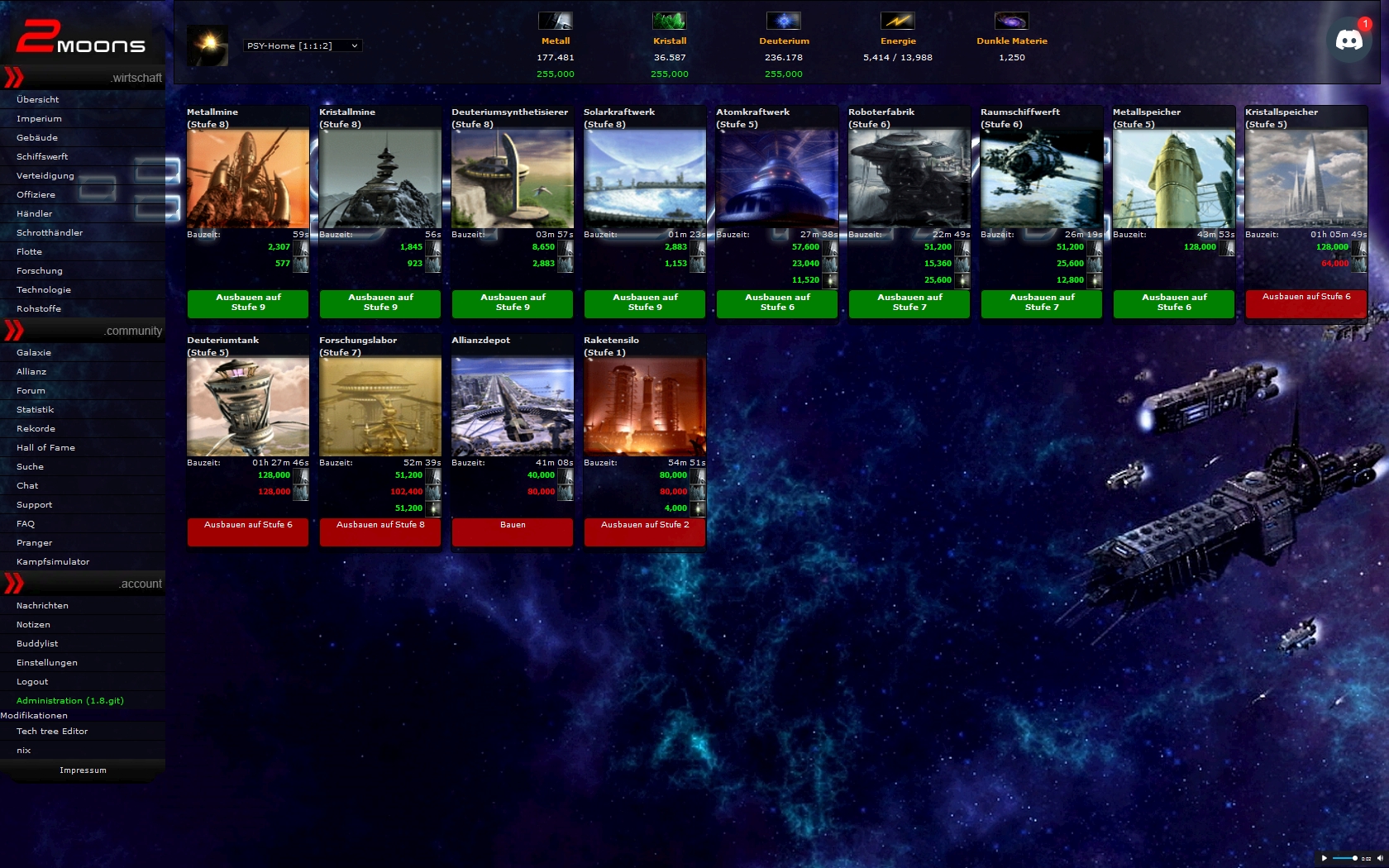Open the Übersicht overview page
This screenshot has width=1389, height=868.
(x=38, y=99)
